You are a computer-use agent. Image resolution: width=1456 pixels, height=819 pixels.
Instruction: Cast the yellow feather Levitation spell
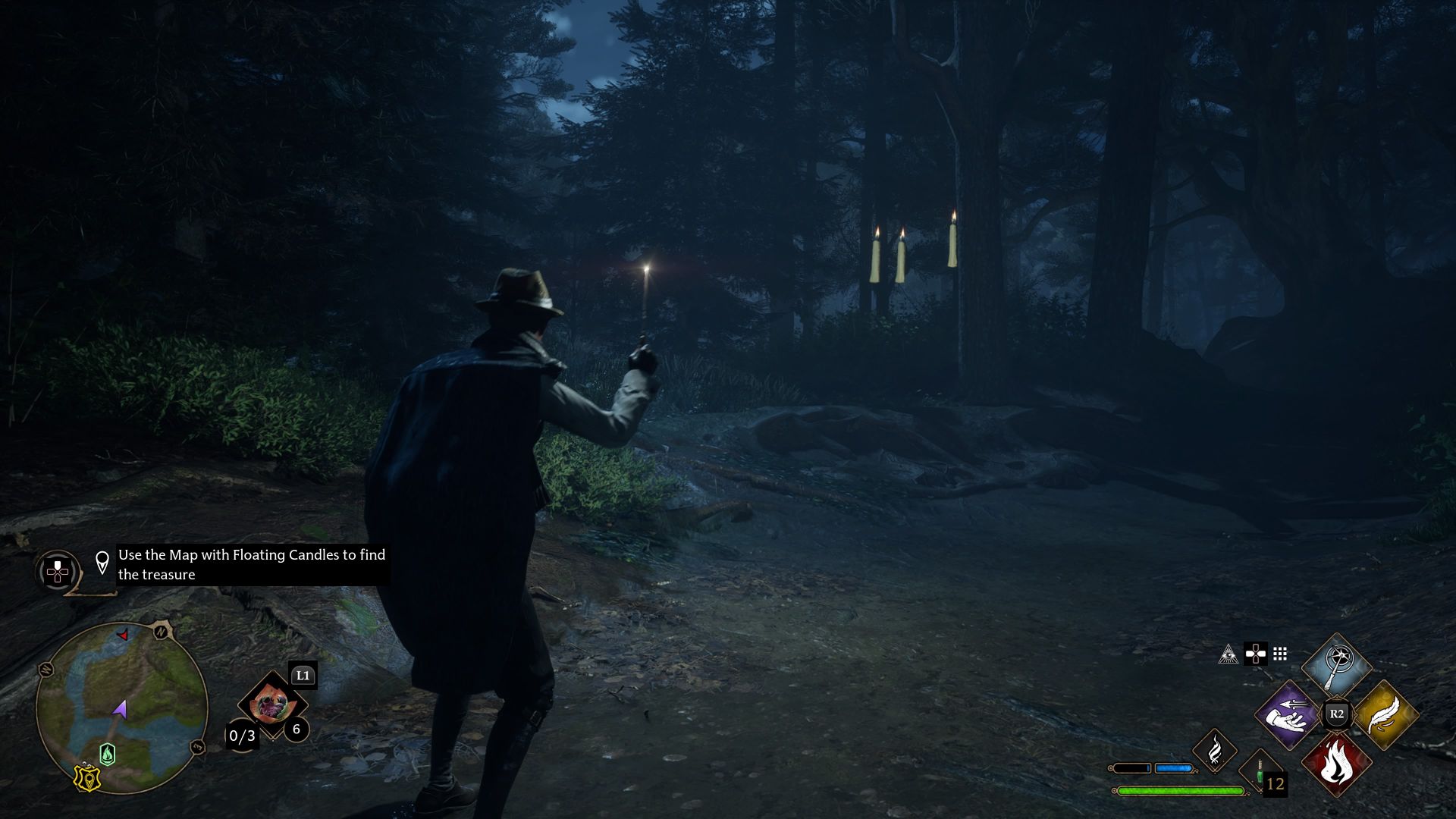tap(1385, 715)
